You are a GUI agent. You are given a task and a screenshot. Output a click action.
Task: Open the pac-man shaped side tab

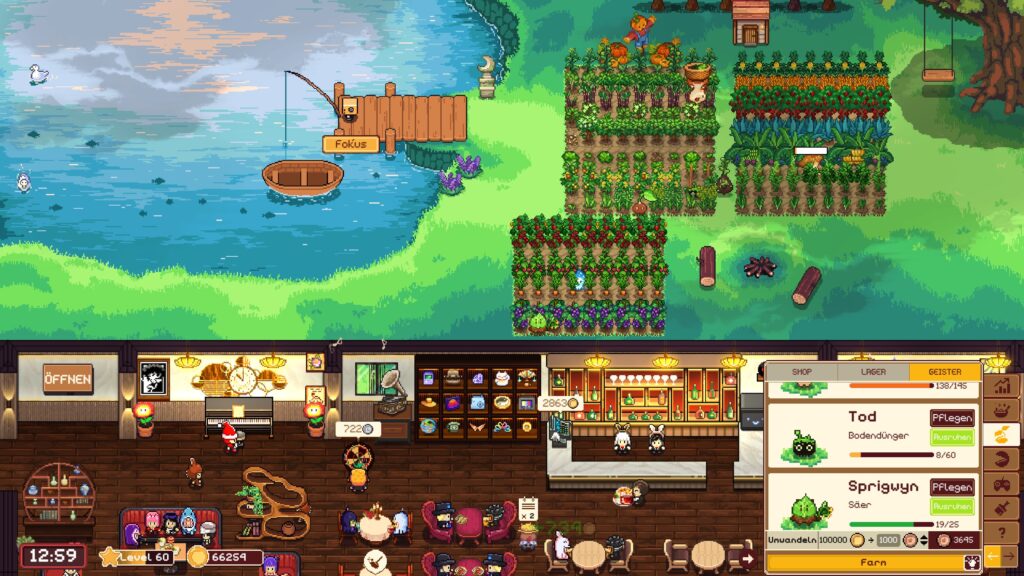[1002, 459]
